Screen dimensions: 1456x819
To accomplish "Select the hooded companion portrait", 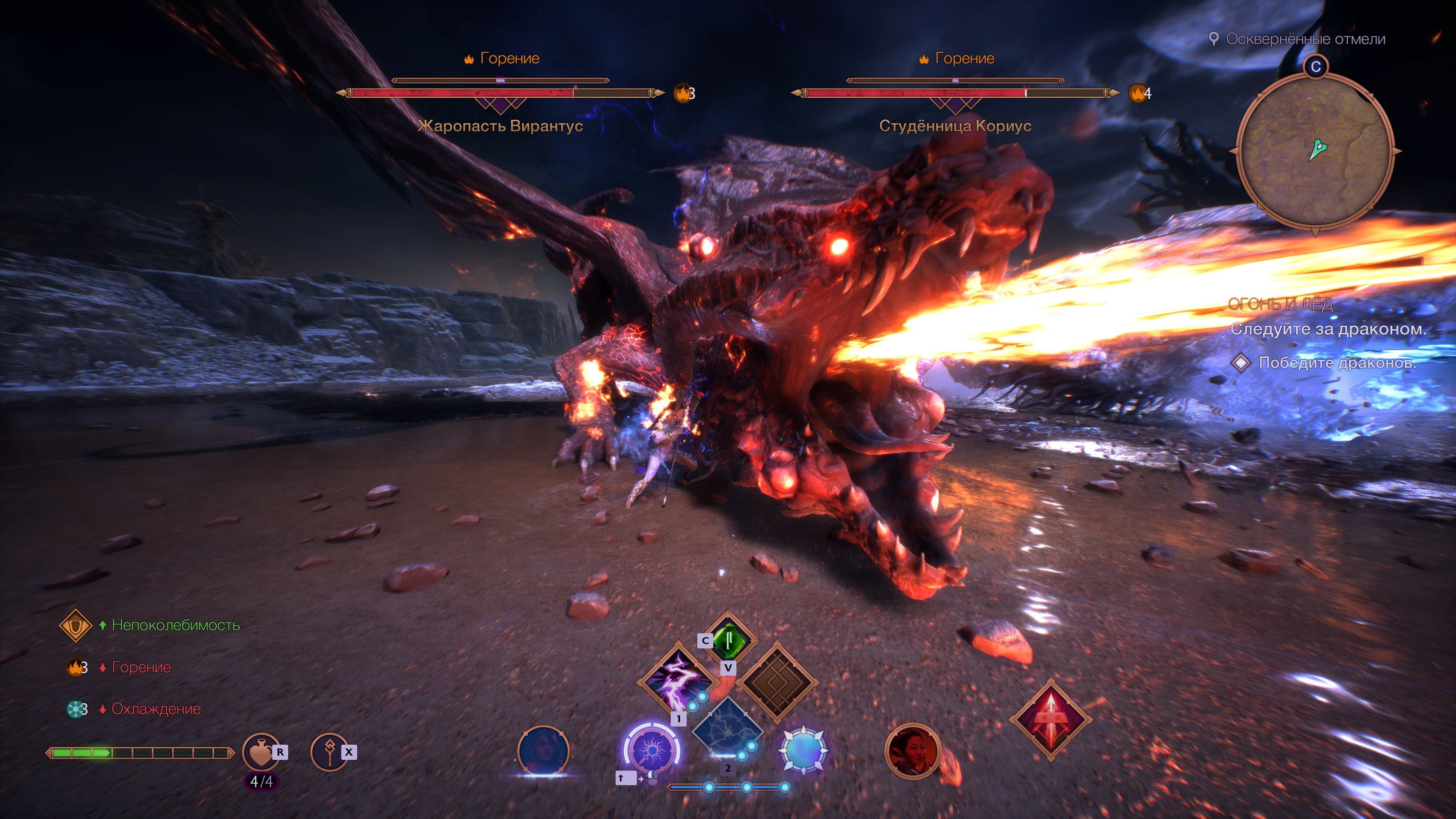I will tap(543, 751).
